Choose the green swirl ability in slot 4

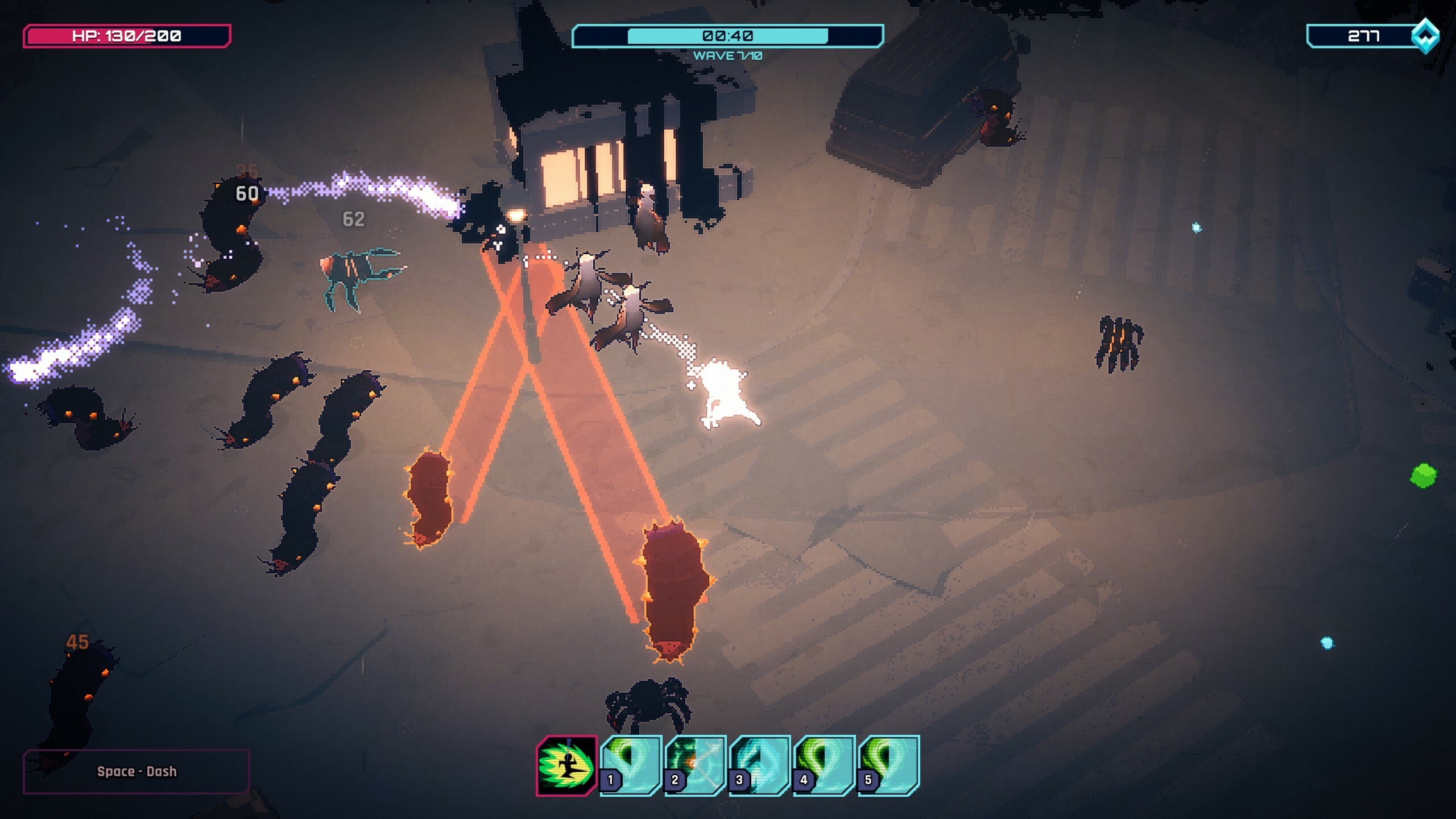824,765
